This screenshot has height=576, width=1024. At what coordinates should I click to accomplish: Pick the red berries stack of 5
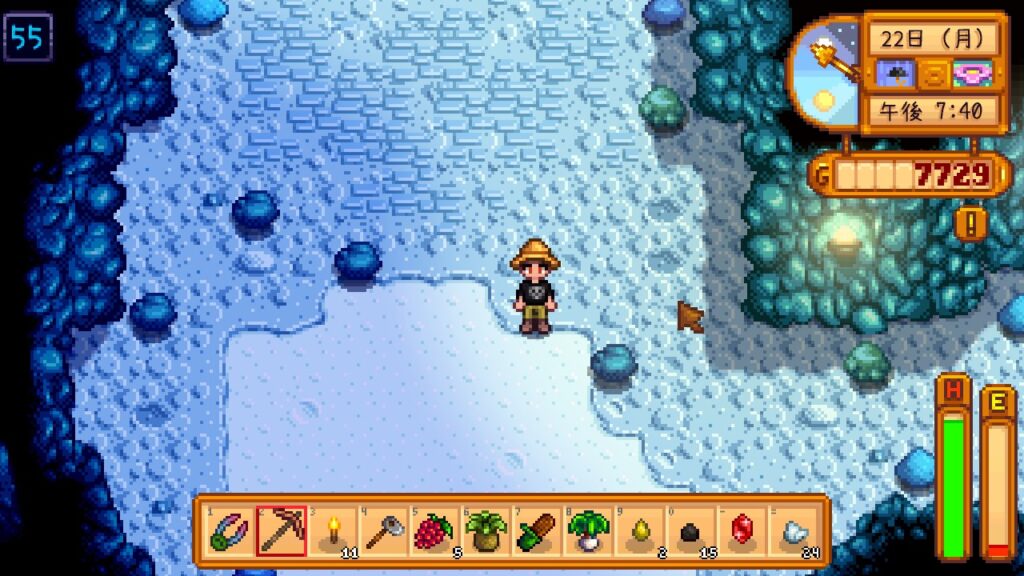434,531
